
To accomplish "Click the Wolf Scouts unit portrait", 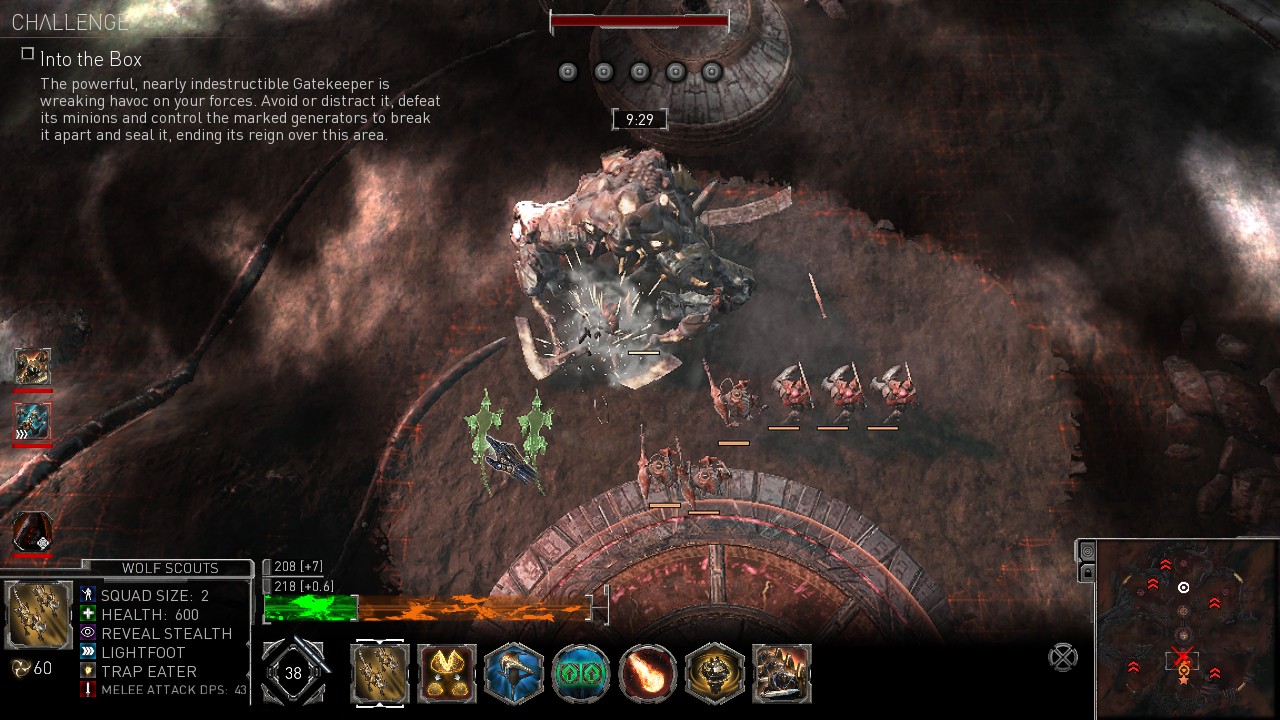I will [x=39, y=614].
